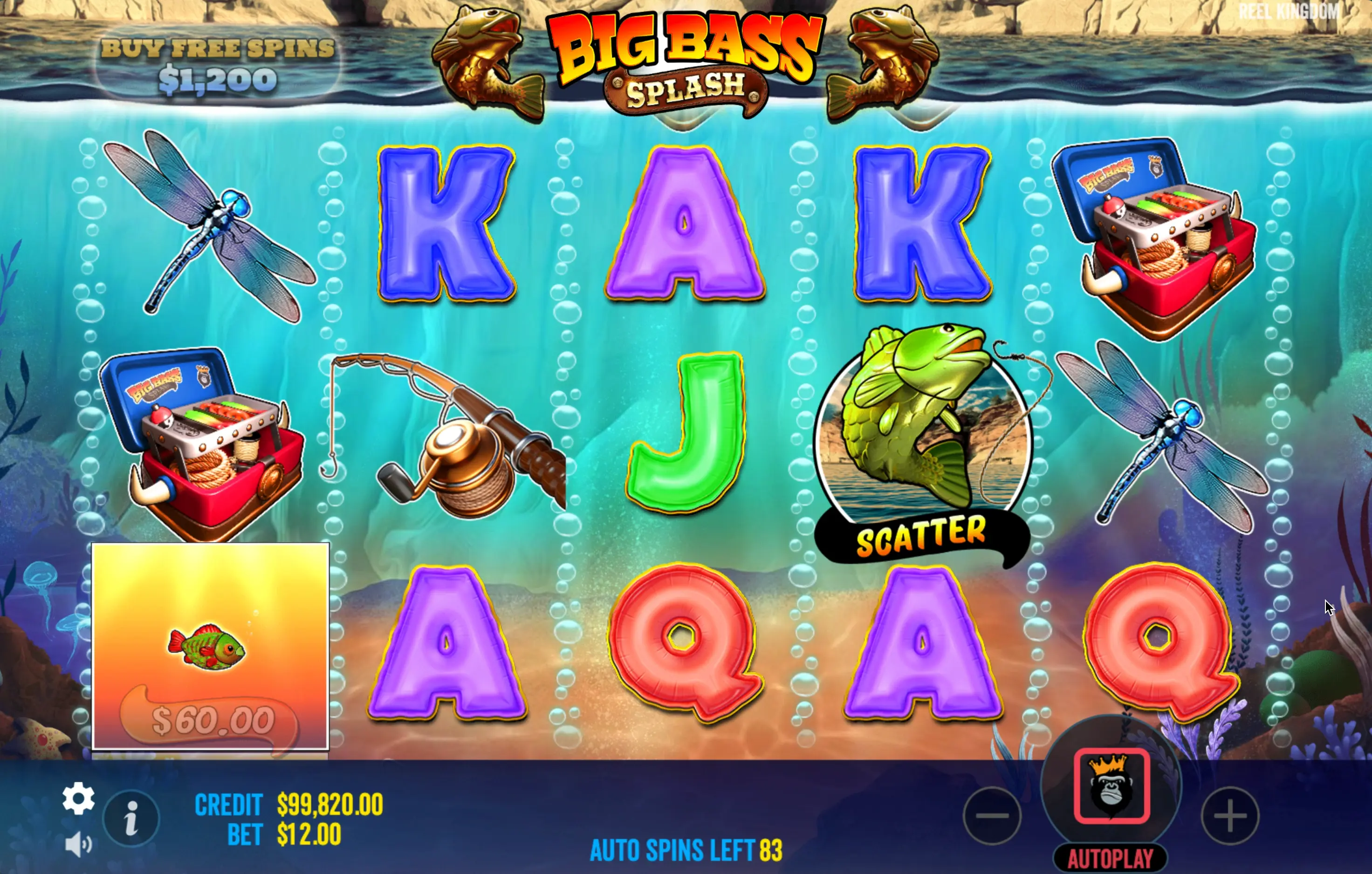
Task: Show the game info paytable
Action: coord(131,818)
